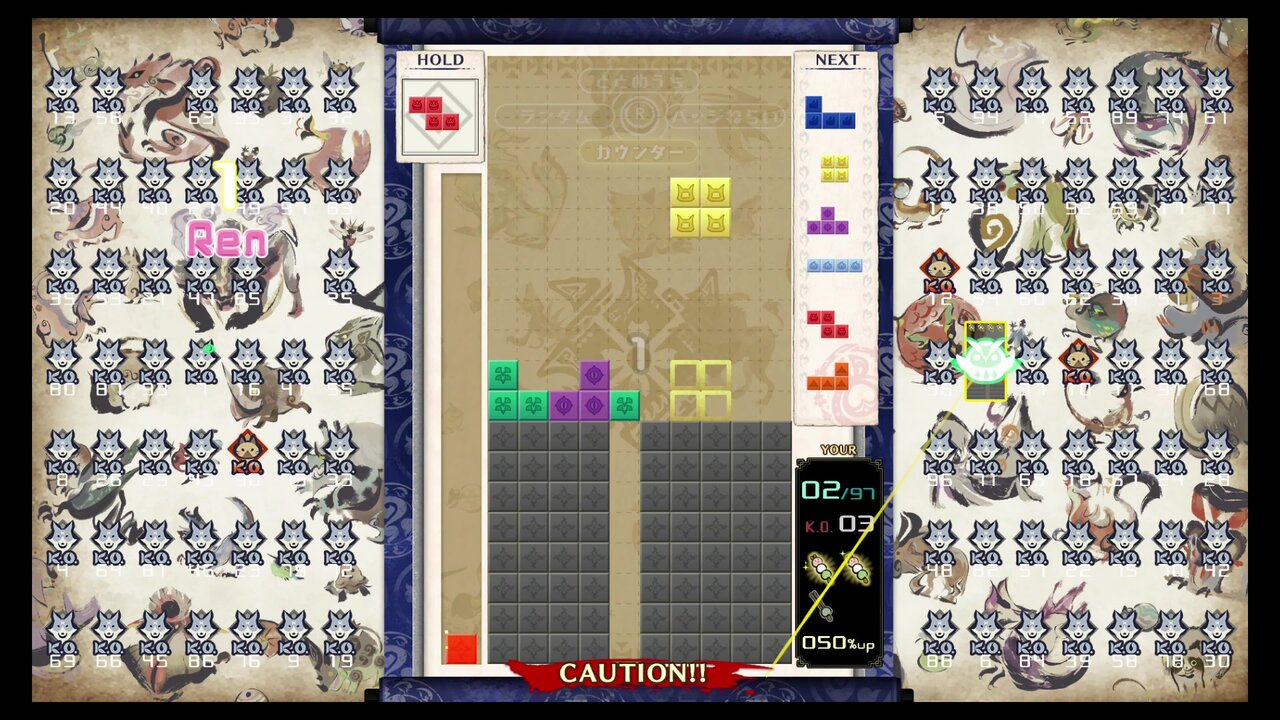The image size is (1280, 720).
Task: Select the opponent highlighted with yellow target box
Action: tap(985, 360)
